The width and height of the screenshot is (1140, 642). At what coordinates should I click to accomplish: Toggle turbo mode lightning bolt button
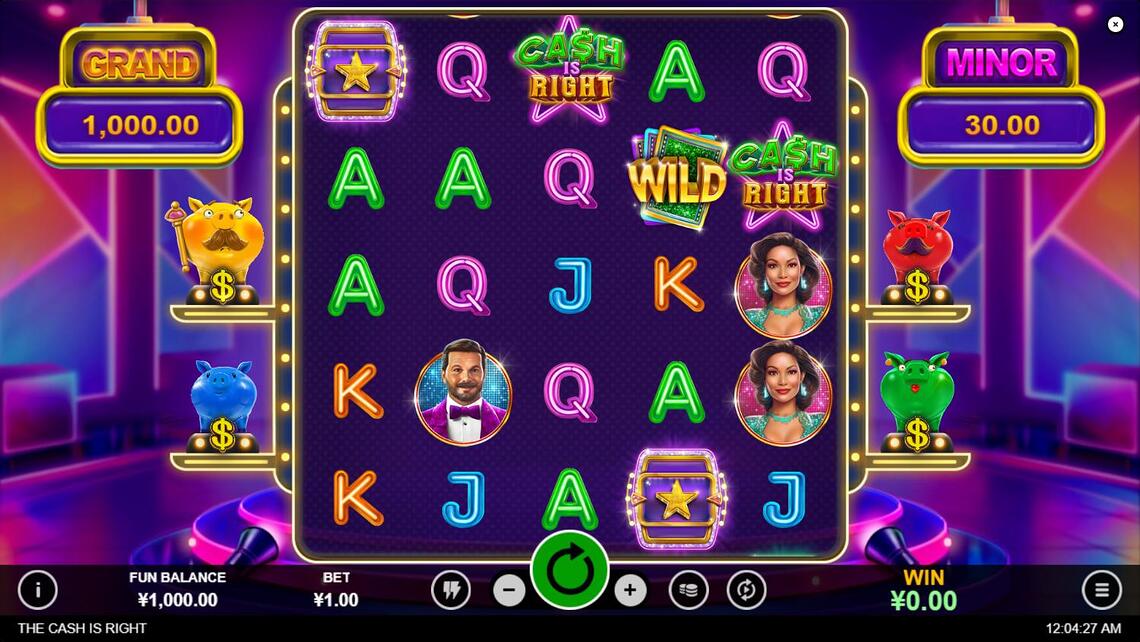pyautogui.click(x=450, y=590)
